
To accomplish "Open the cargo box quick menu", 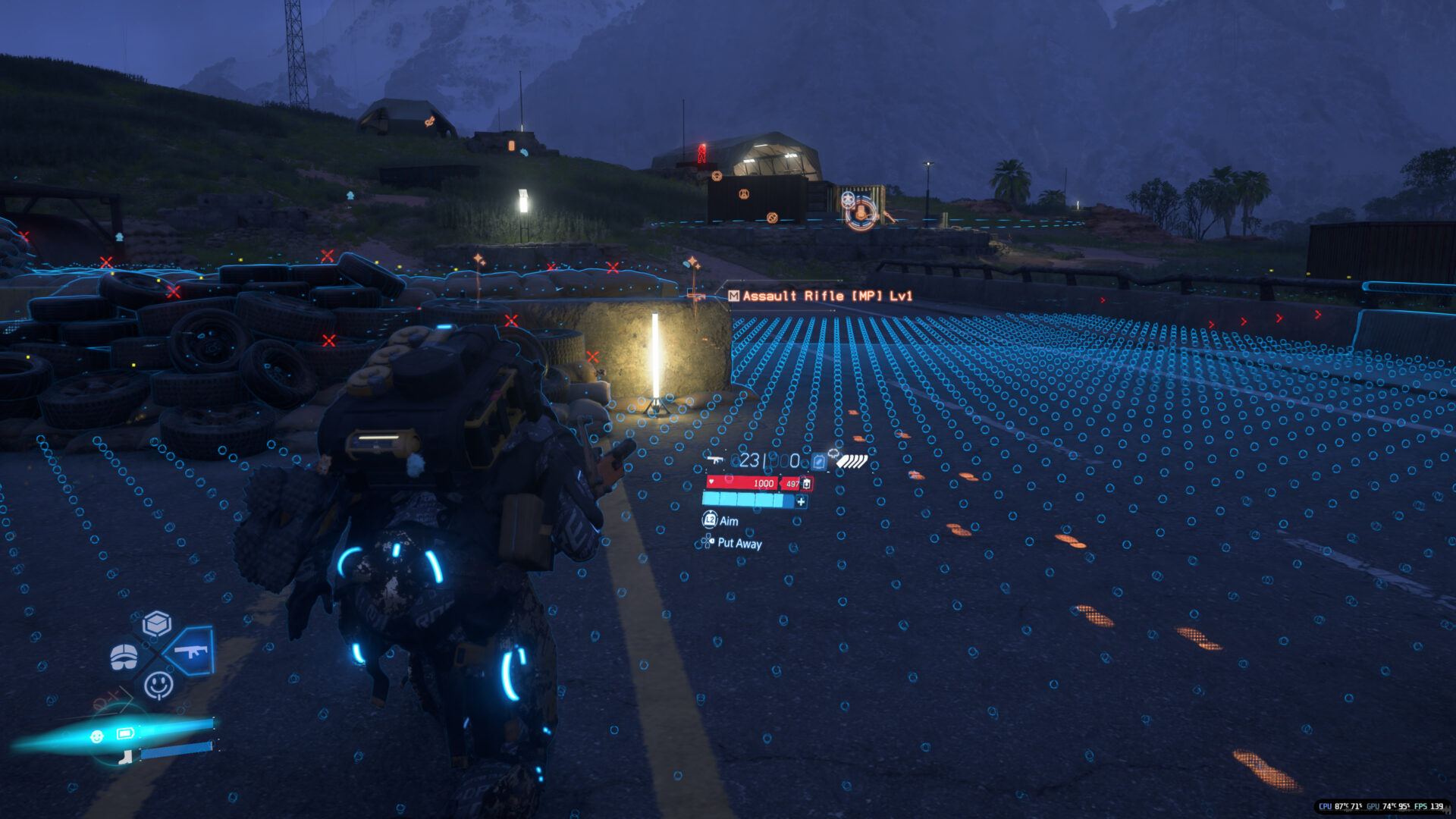I will click(x=157, y=623).
